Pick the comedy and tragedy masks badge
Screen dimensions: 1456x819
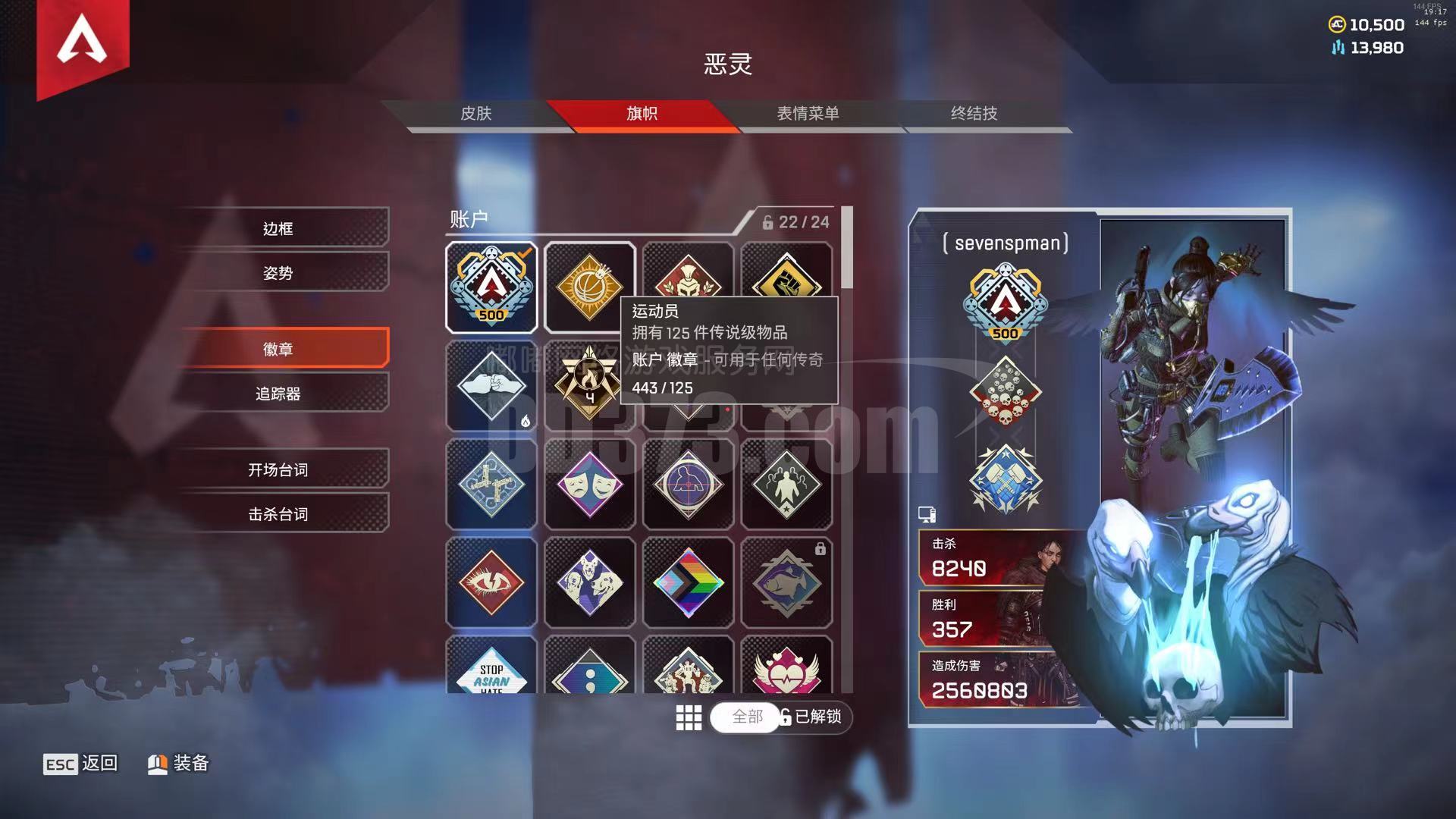(590, 485)
